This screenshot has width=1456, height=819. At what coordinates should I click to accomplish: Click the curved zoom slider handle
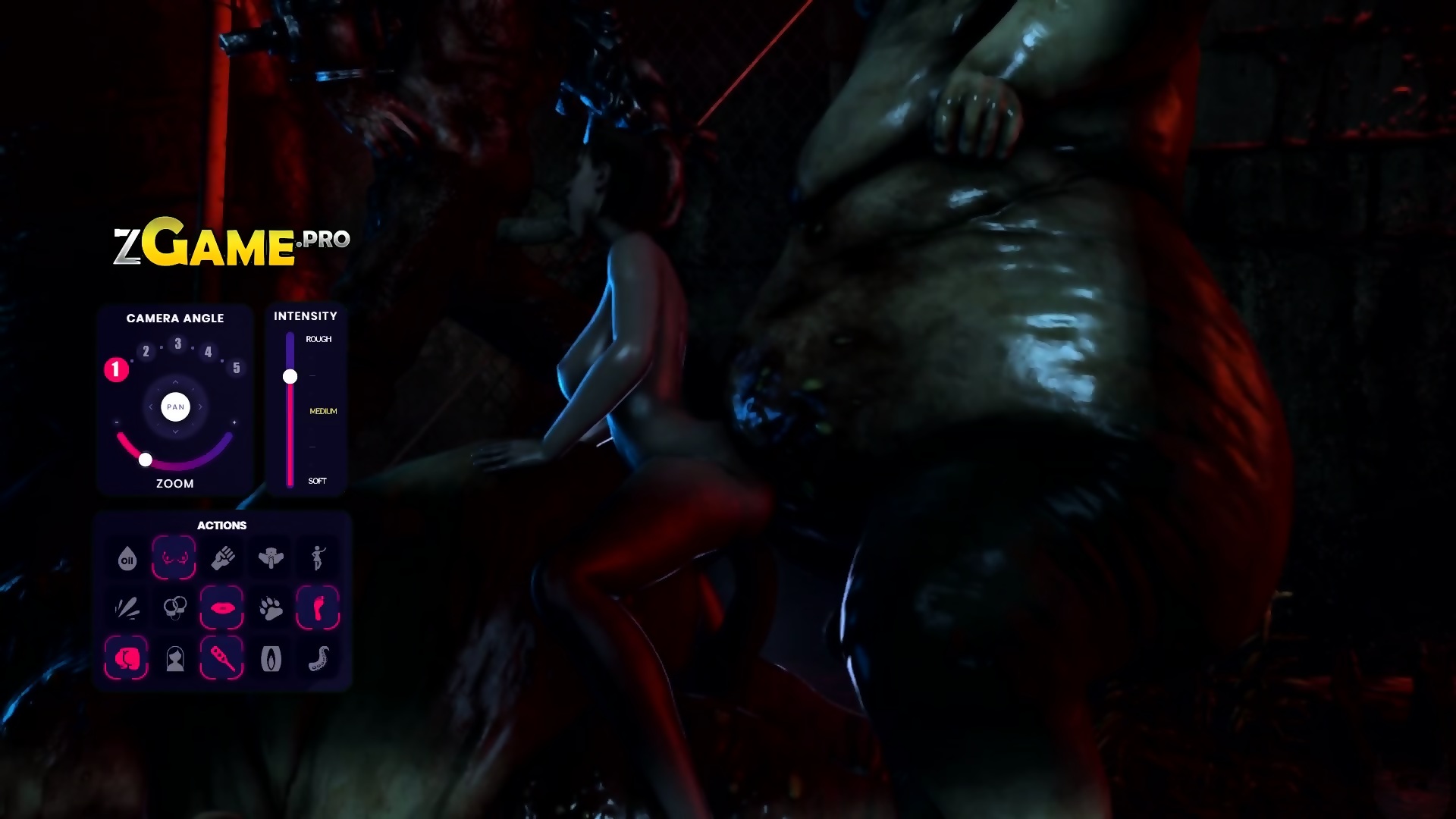tap(146, 460)
